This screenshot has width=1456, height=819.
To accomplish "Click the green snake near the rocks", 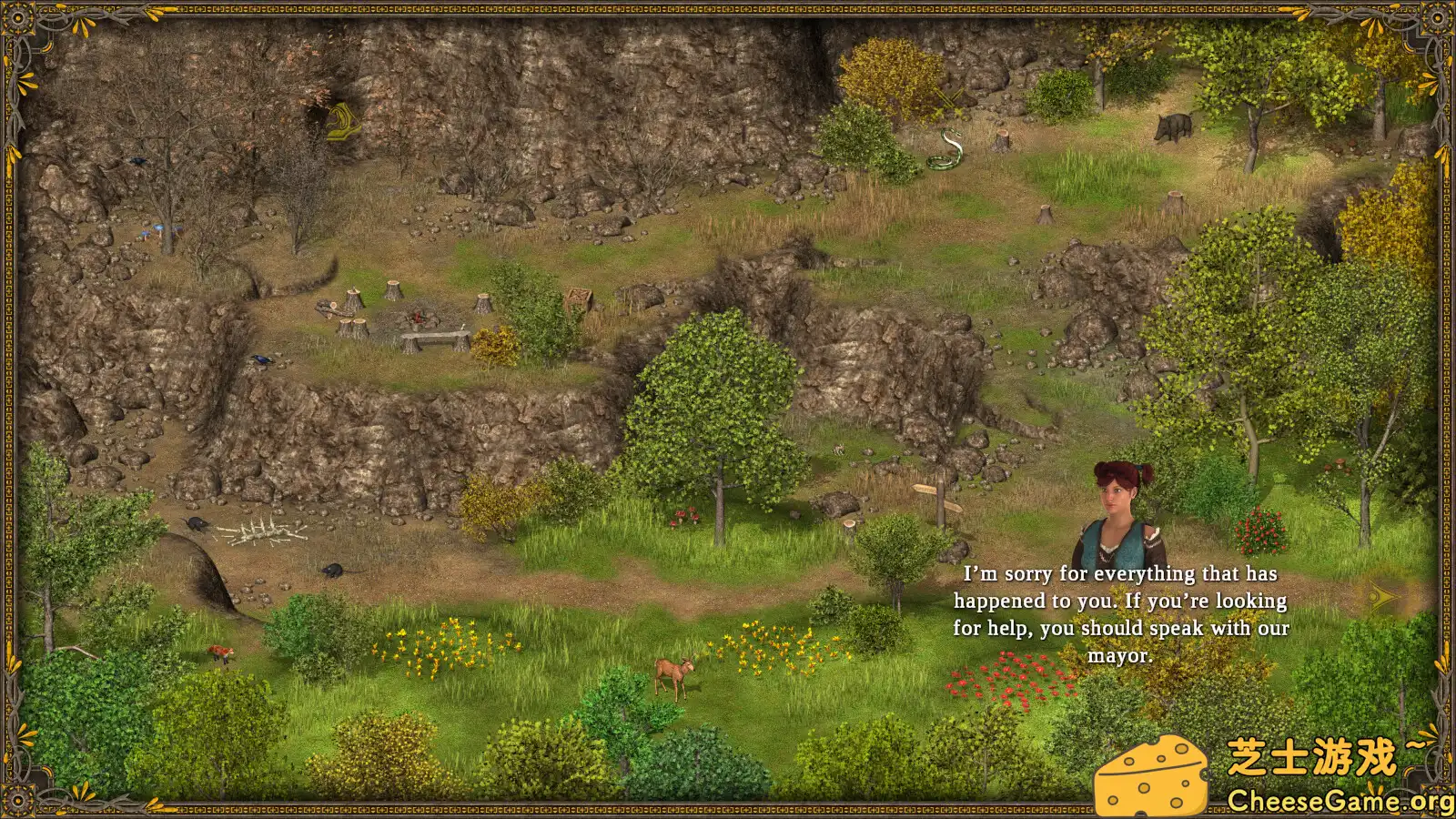I will click(x=945, y=151).
